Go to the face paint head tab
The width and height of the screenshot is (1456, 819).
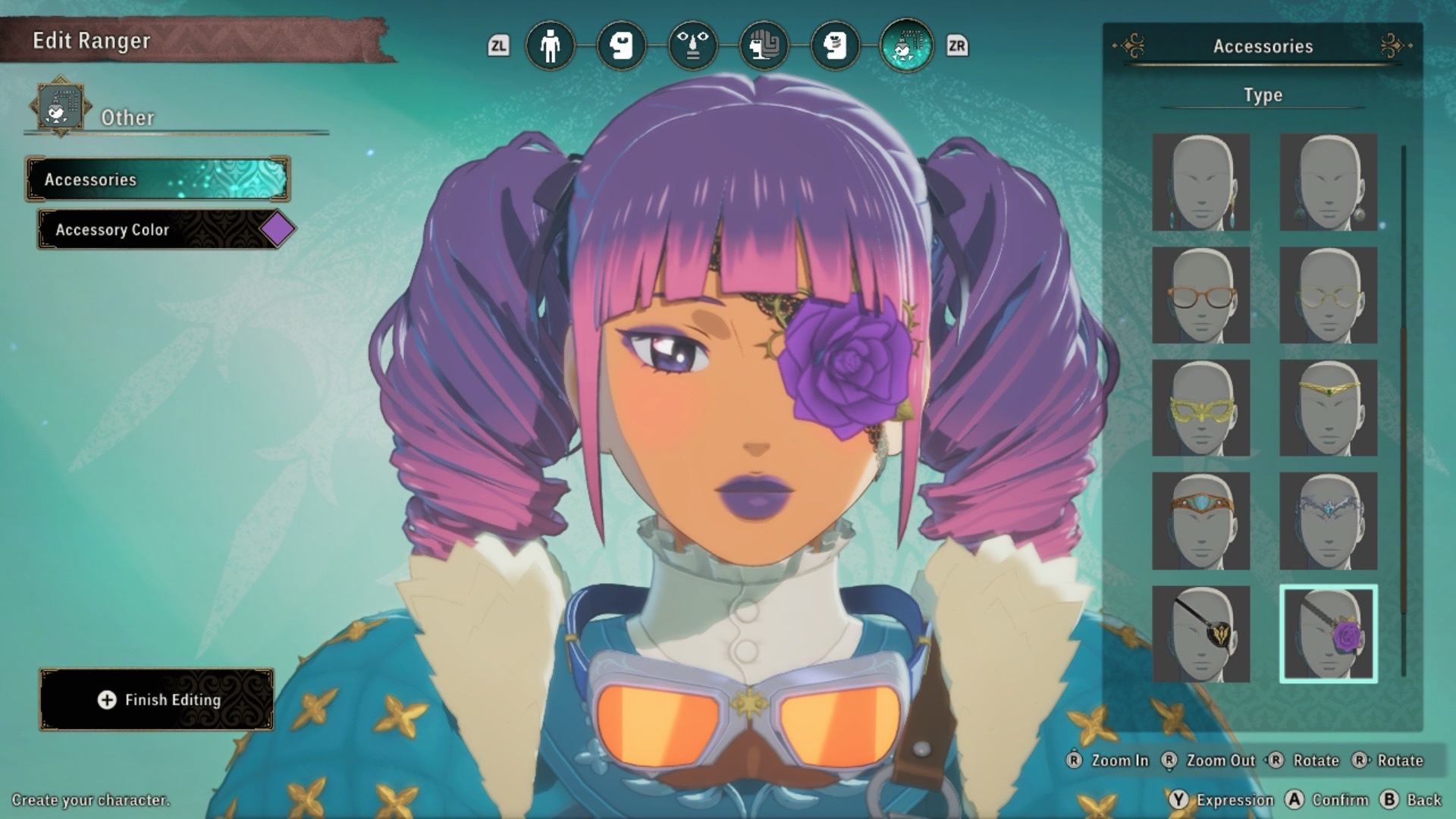pyautogui.click(x=835, y=46)
